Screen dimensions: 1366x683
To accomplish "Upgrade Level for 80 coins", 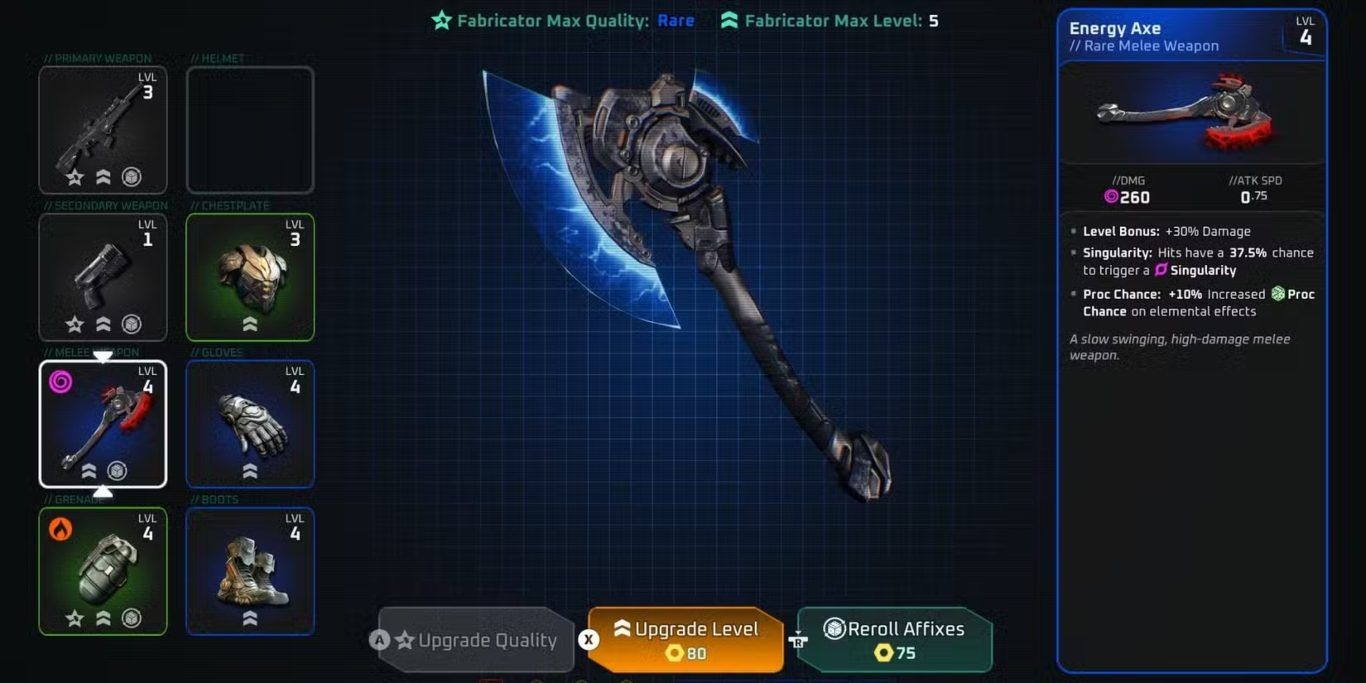I will tap(686, 640).
